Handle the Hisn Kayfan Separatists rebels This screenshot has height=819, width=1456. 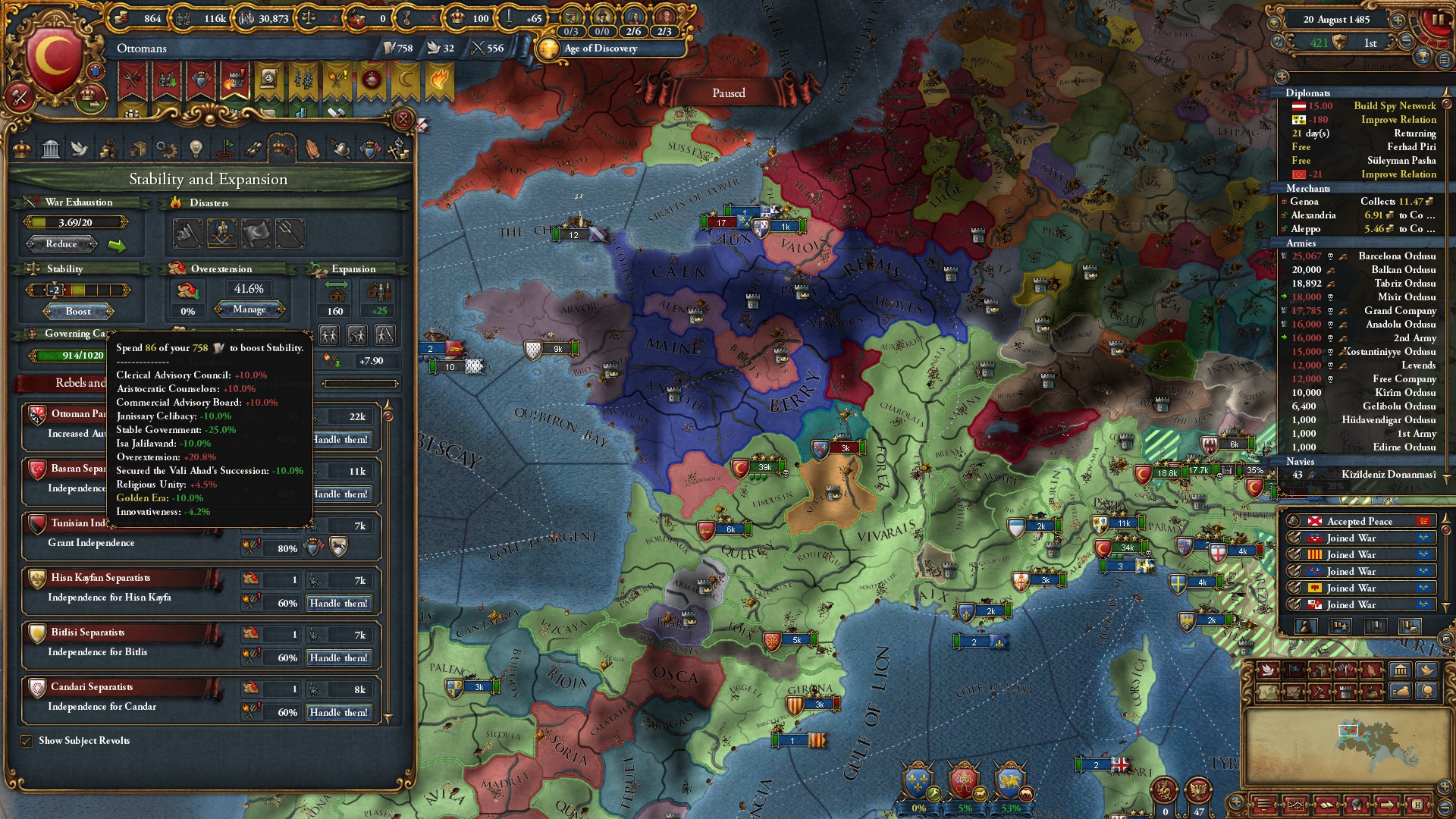338,604
